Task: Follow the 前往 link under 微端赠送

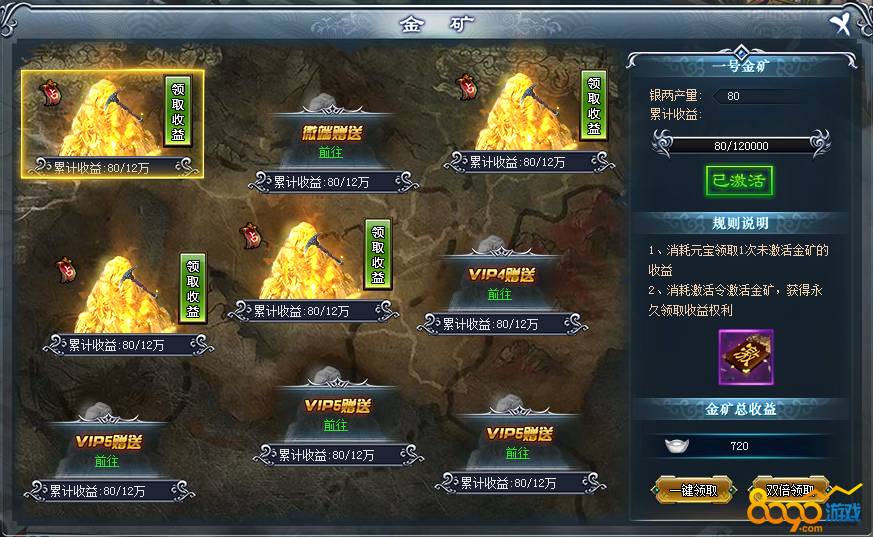Action: click(331, 152)
